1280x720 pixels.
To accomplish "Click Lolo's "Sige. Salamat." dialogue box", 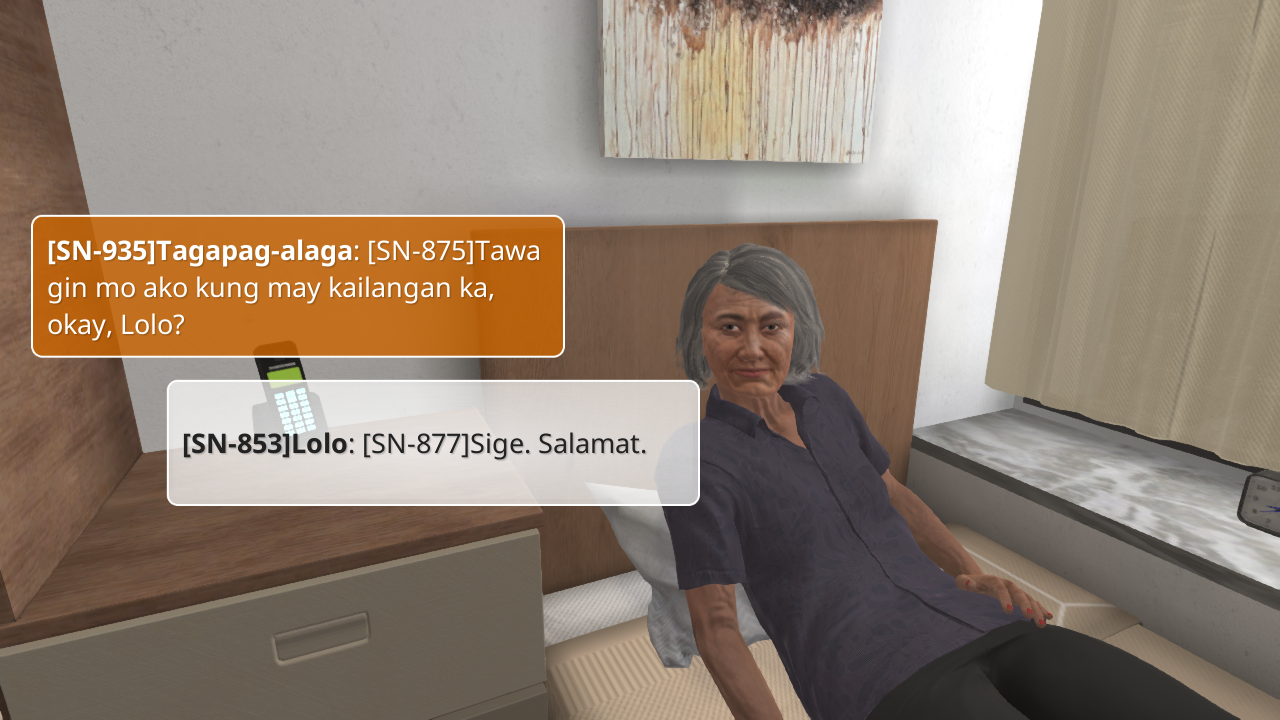I will tap(433, 443).
